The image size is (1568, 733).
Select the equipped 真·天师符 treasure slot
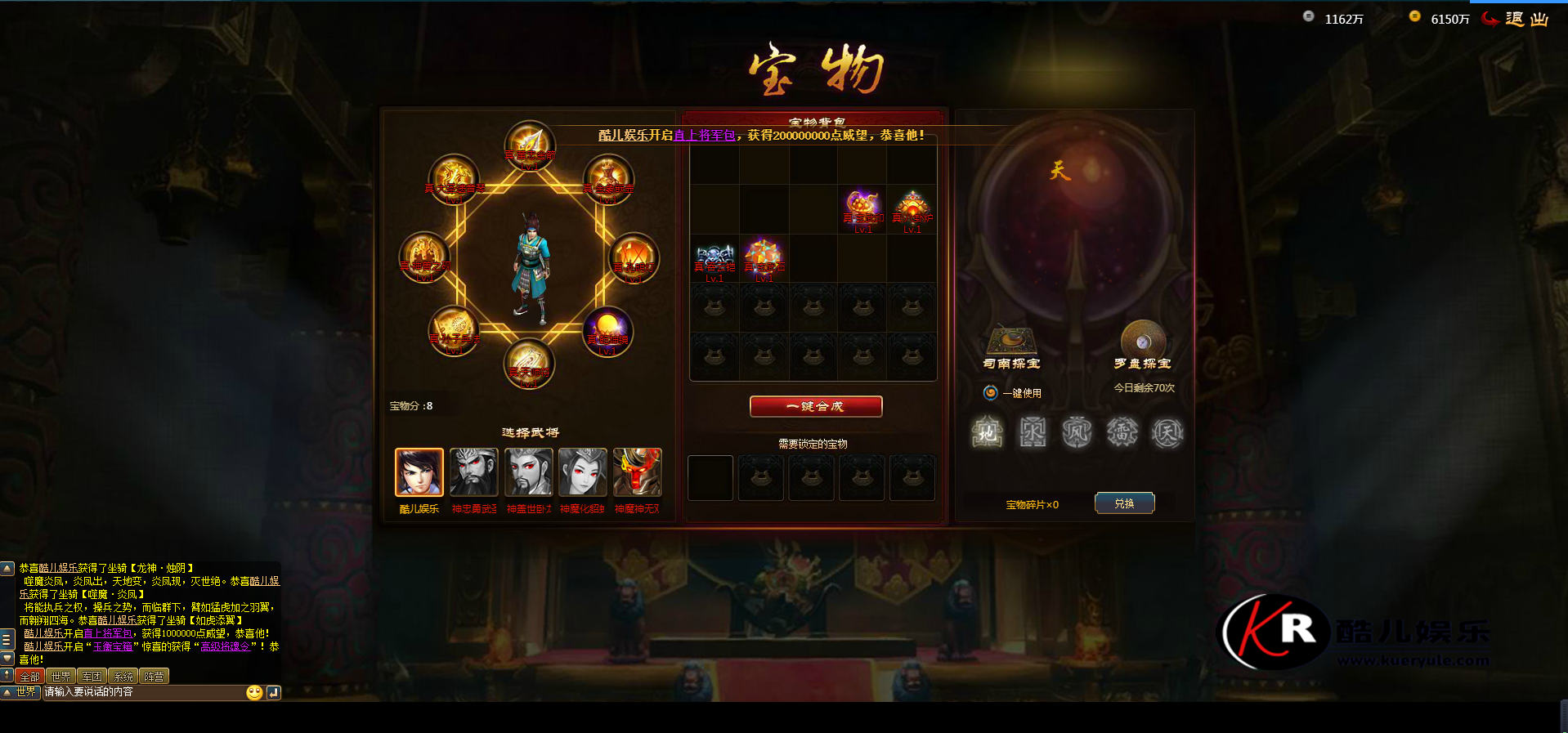click(529, 364)
